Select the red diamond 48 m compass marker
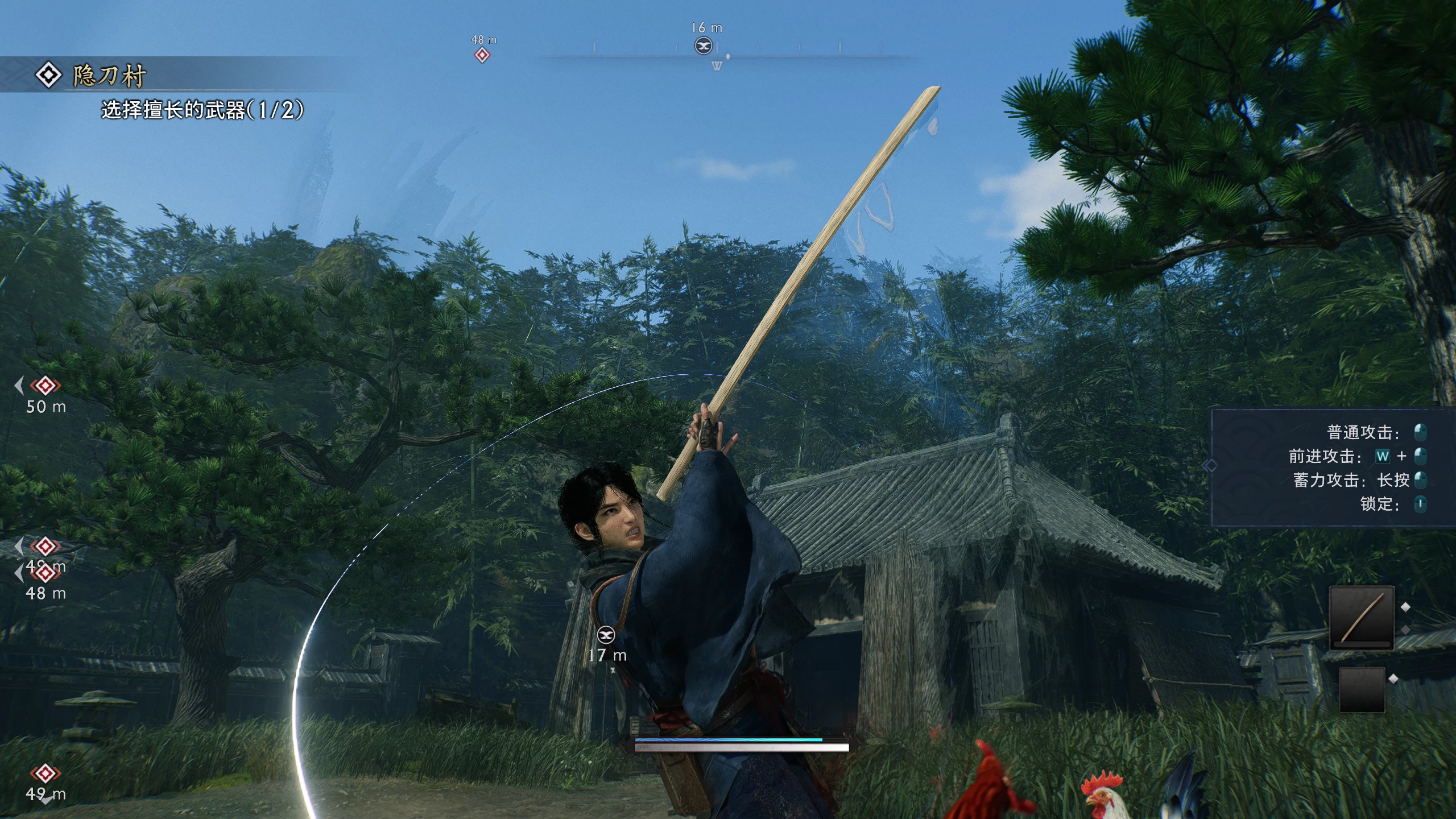The image size is (1456, 819). pyautogui.click(x=482, y=55)
